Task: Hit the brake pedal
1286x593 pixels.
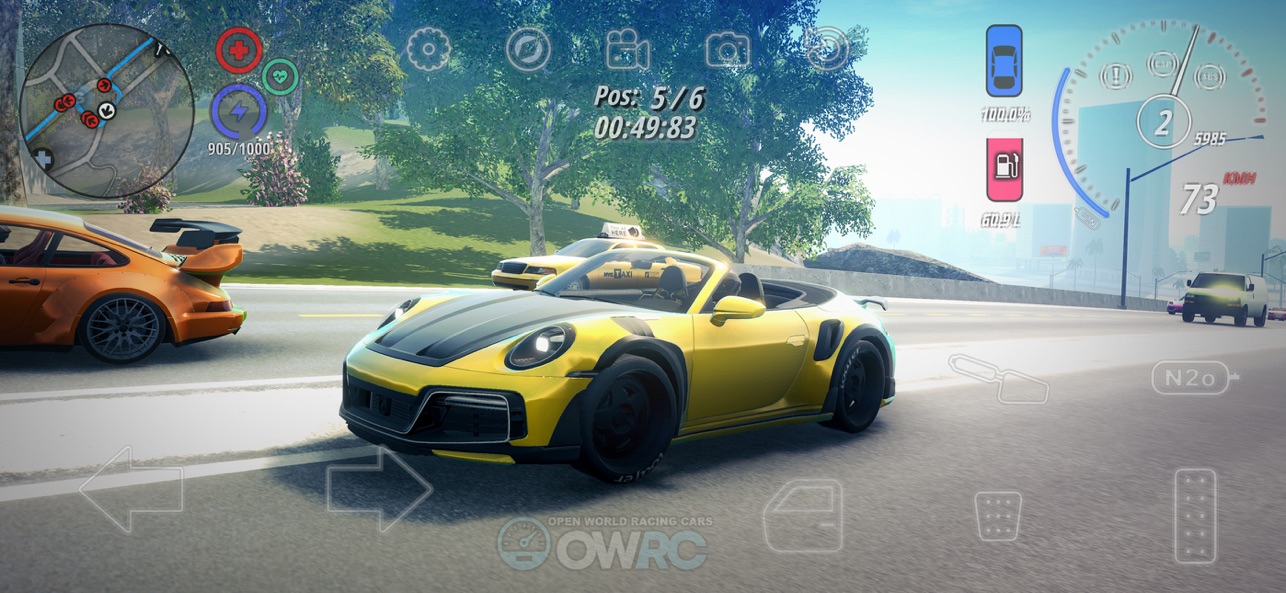Action: (997, 516)
